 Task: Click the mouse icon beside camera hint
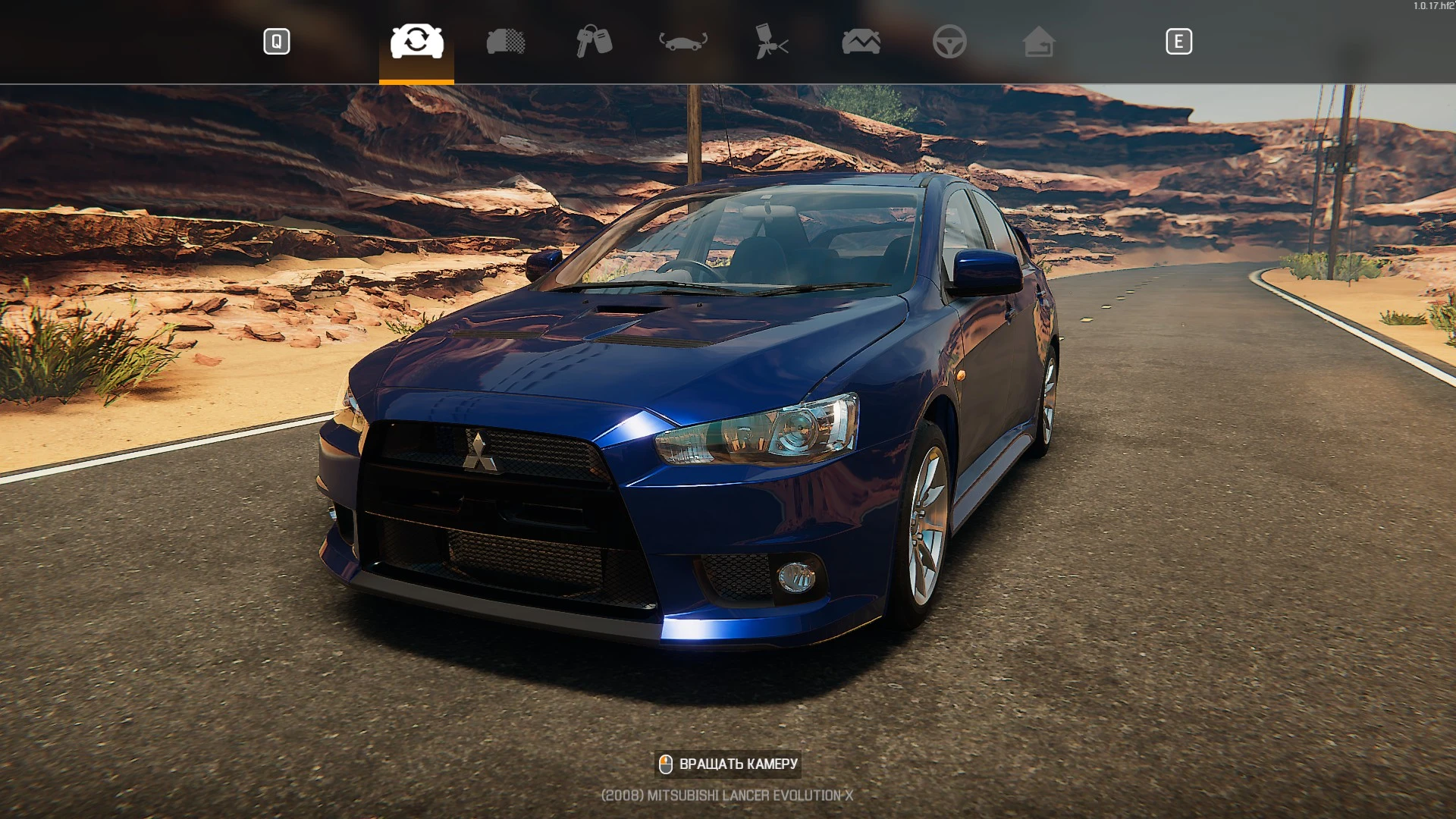[667, 764]
